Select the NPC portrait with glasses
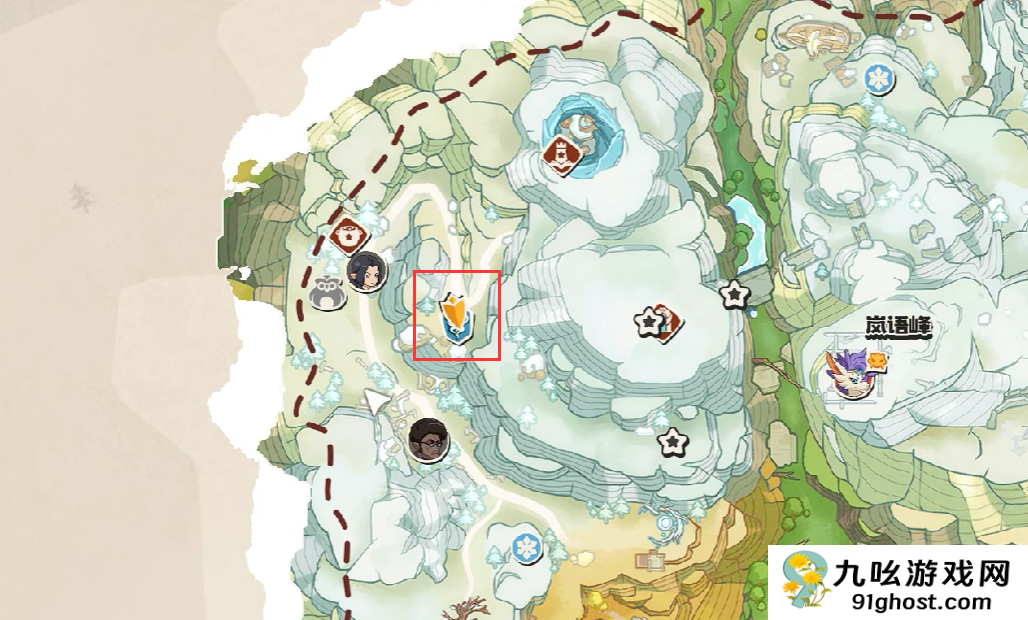Viewport: 1028px width, 620px height. coord(428,440)
